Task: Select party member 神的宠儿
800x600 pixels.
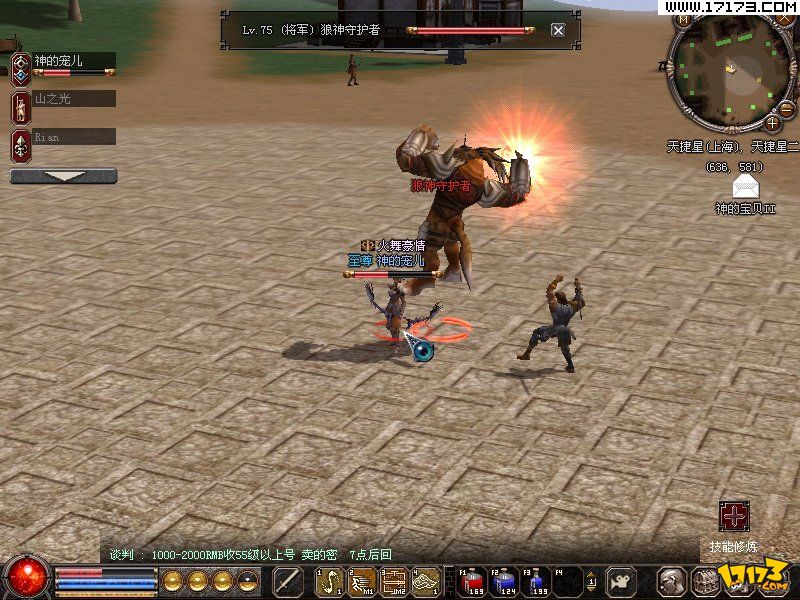Action: [x=72, y=62]
